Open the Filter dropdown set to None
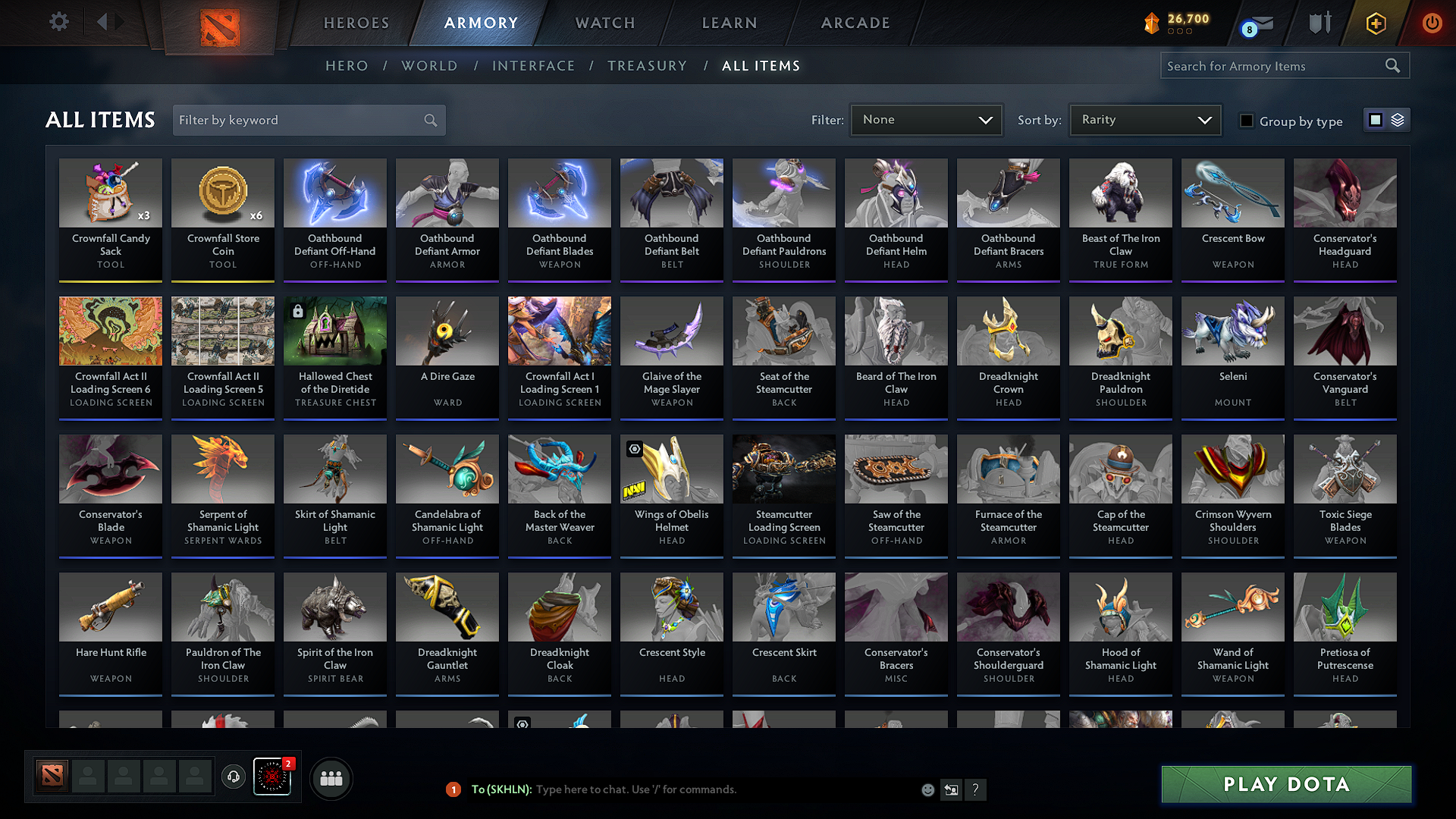1456x819 pixels. click(926, 119)
